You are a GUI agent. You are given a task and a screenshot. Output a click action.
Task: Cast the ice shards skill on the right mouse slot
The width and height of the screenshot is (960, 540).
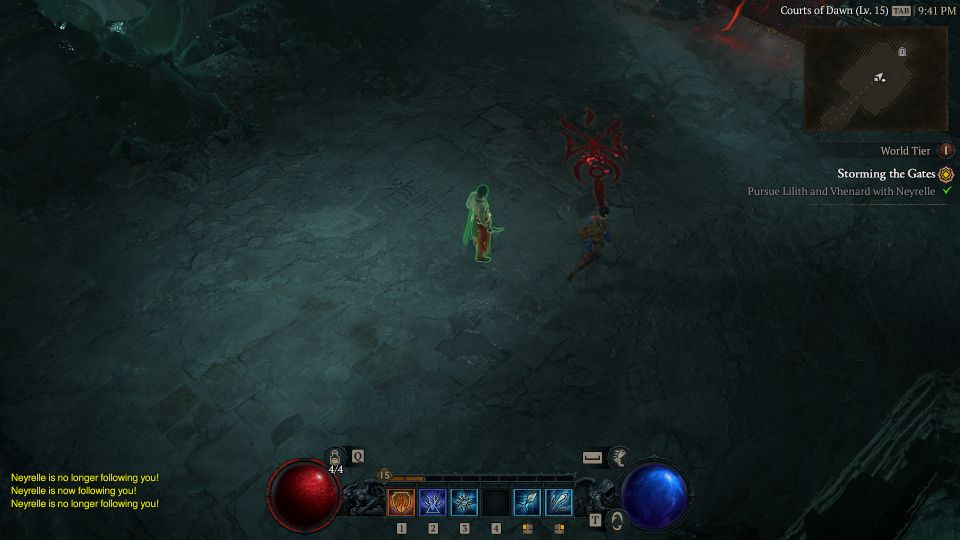pos(559,502)
